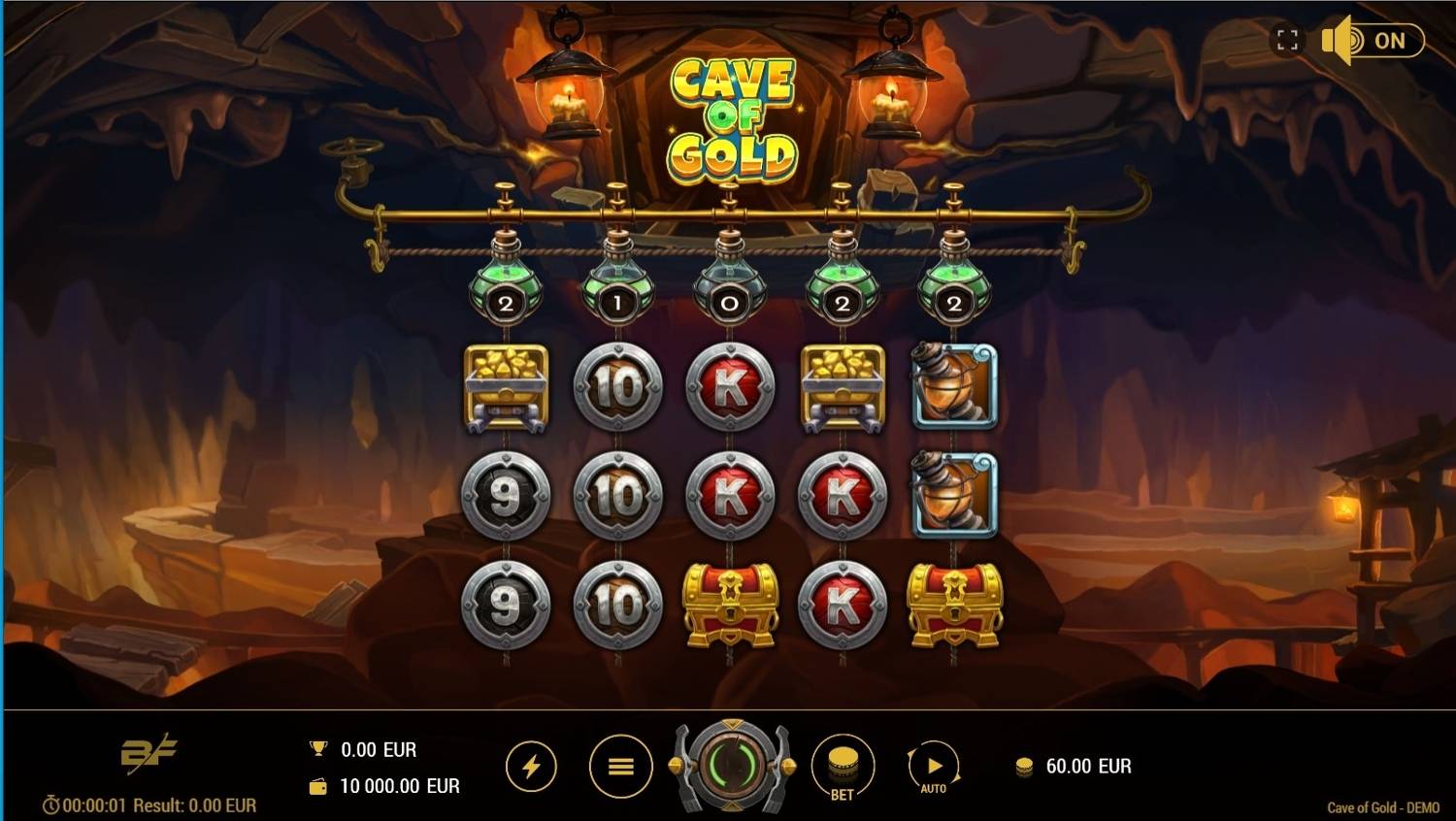Image resolution: width=1456 pixels, height=821 pixels.
Task: Enable AUTO play spins
Action: 933,766
